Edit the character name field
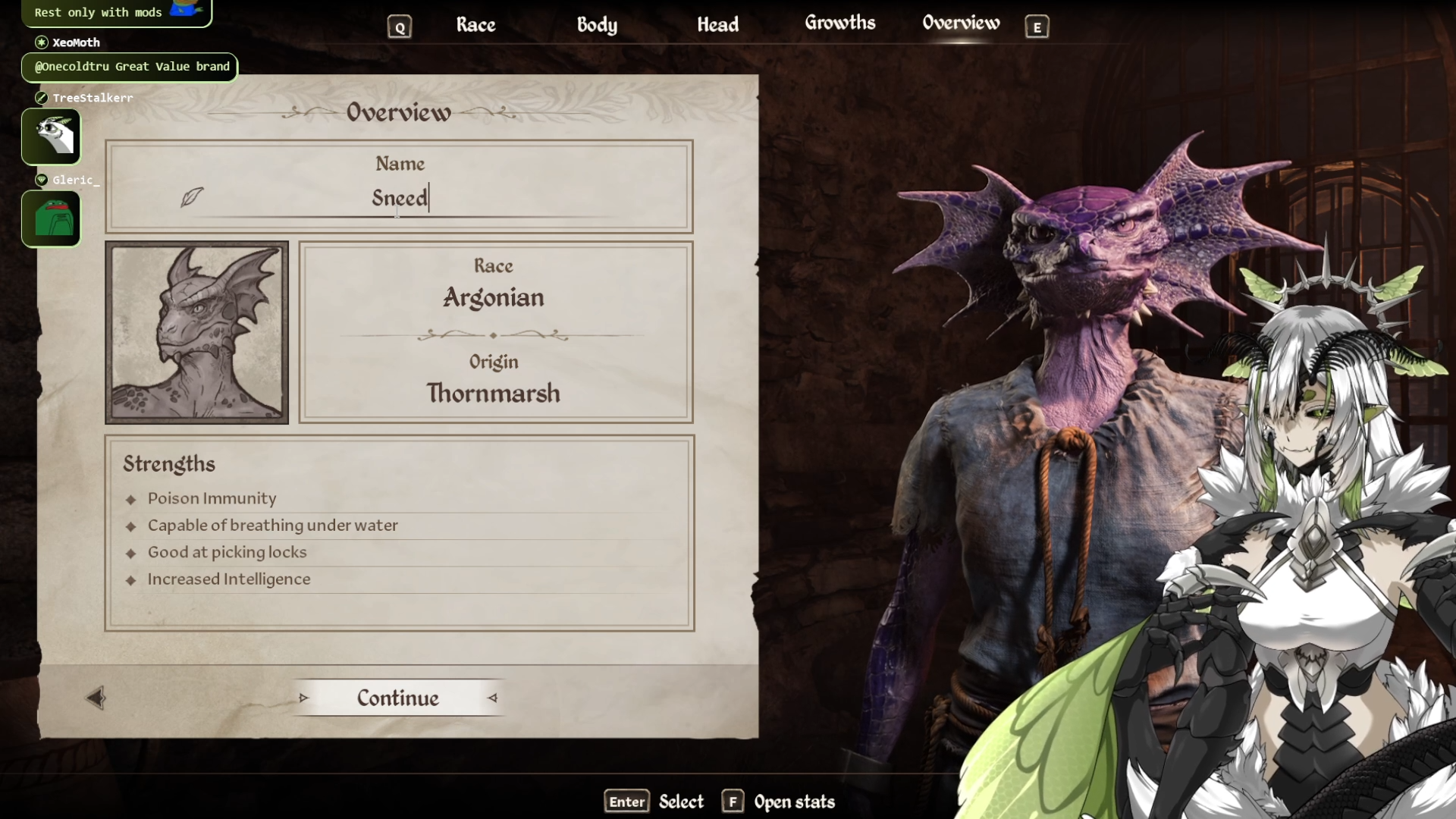 [x=400, y=198]
